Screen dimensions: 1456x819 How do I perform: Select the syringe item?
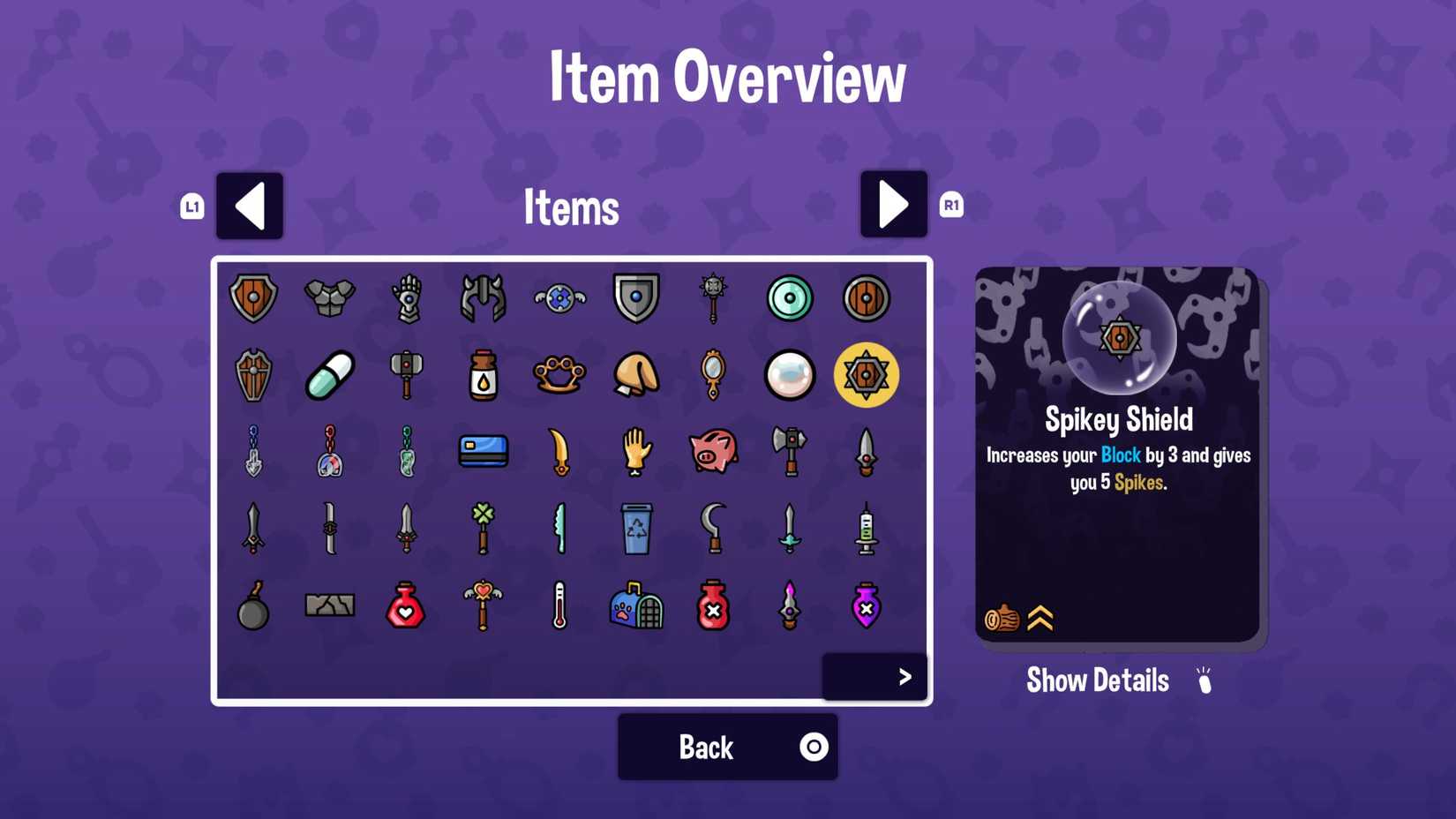point(866,529)
